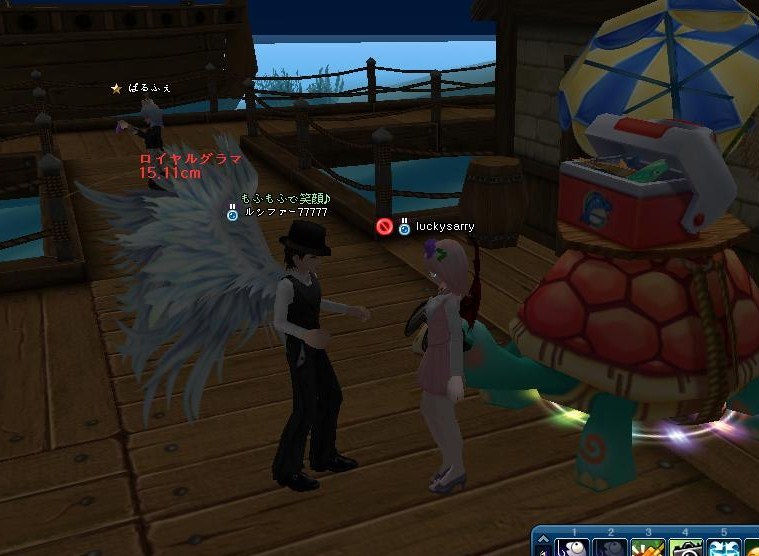This screenshot has width=759, height=556.
Task: Use the blue icon in slot 5
Action: (x=722, y=548)
